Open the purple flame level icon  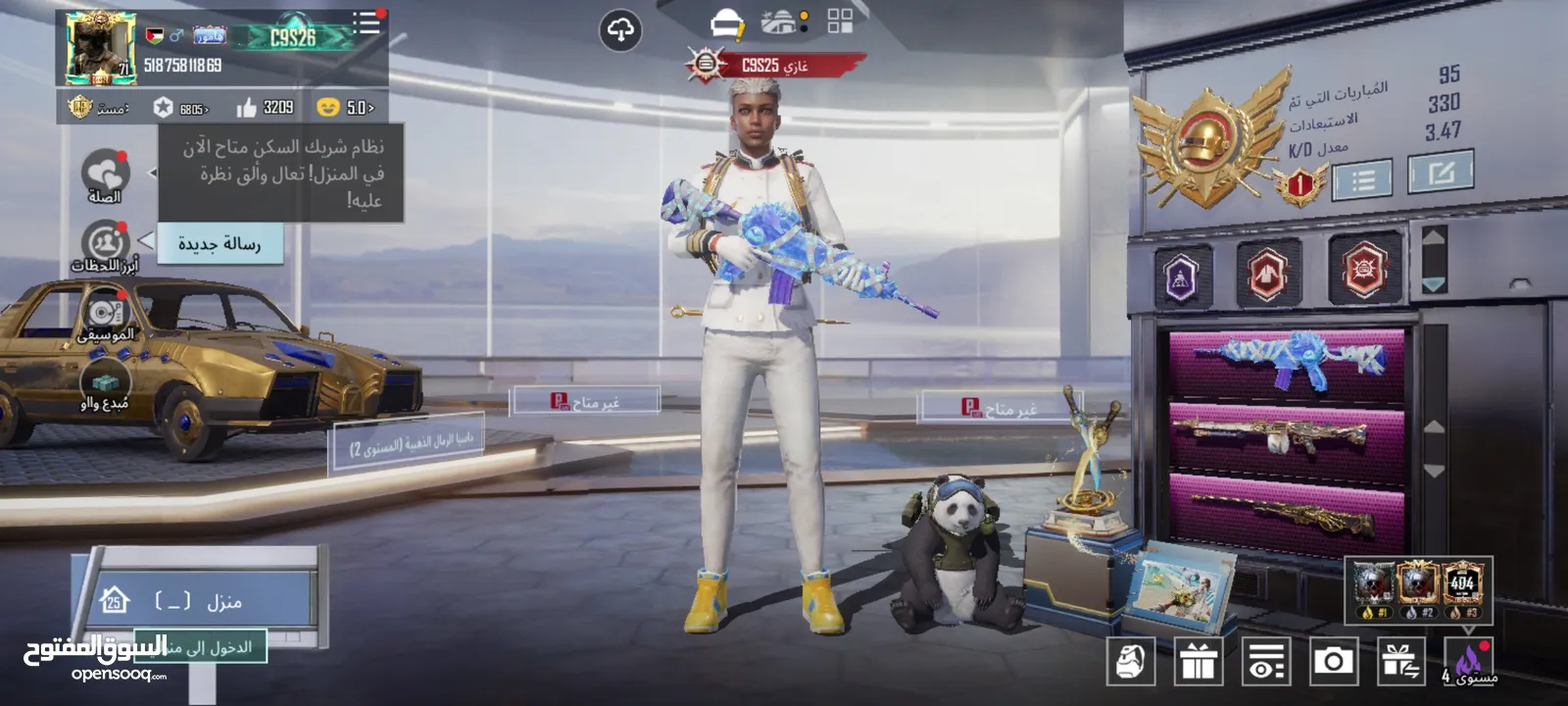[1469, 661]
